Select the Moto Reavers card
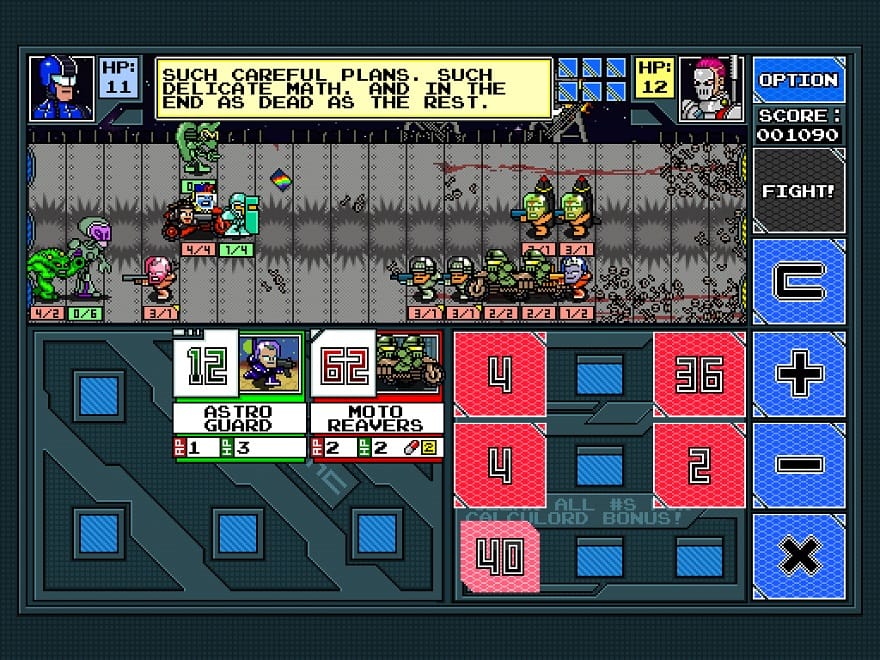Image resolution: width=880 pixels, height=660 pixels. point(376,396)
